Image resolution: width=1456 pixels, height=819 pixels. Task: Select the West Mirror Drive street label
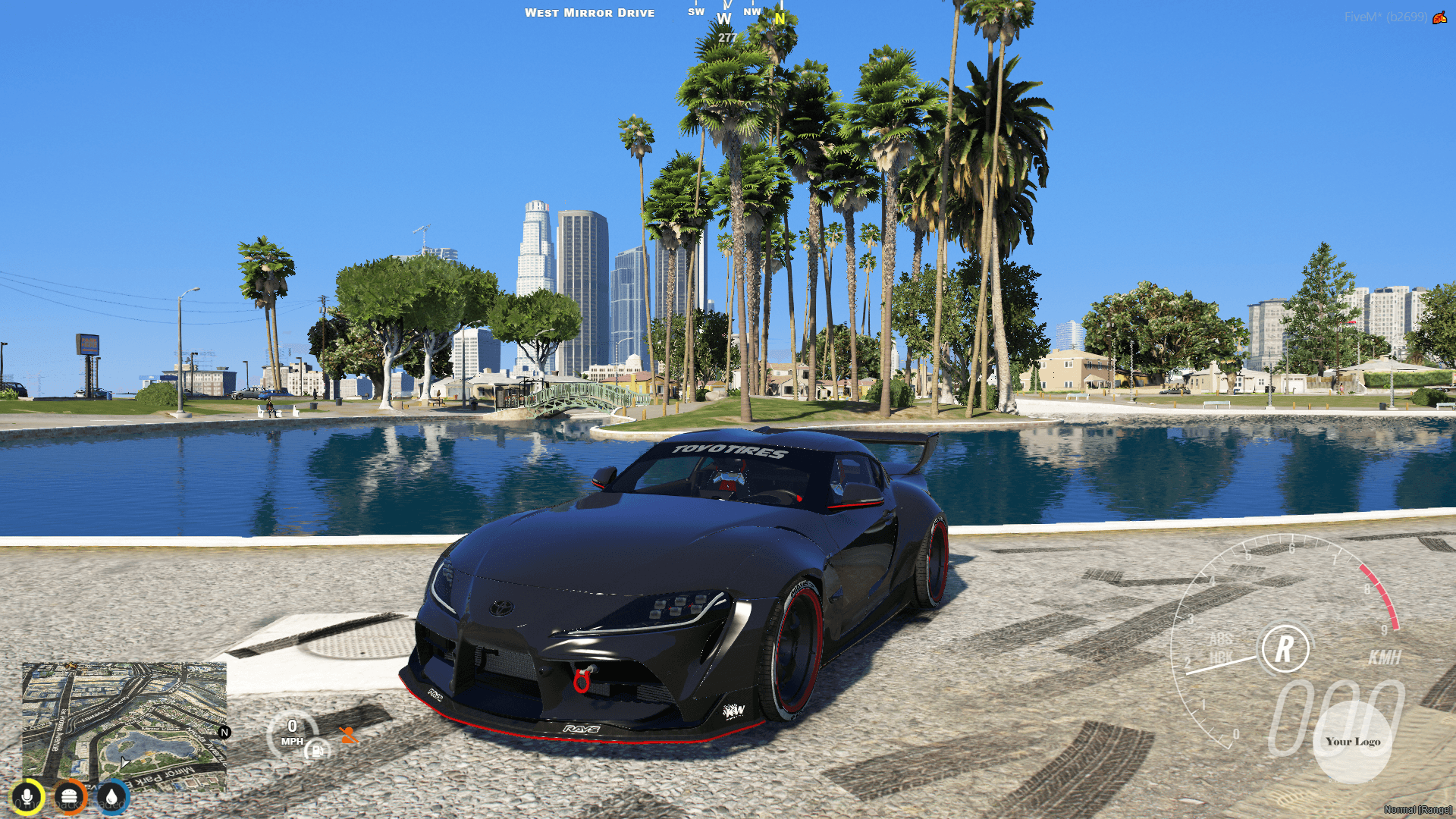[590, 12]
